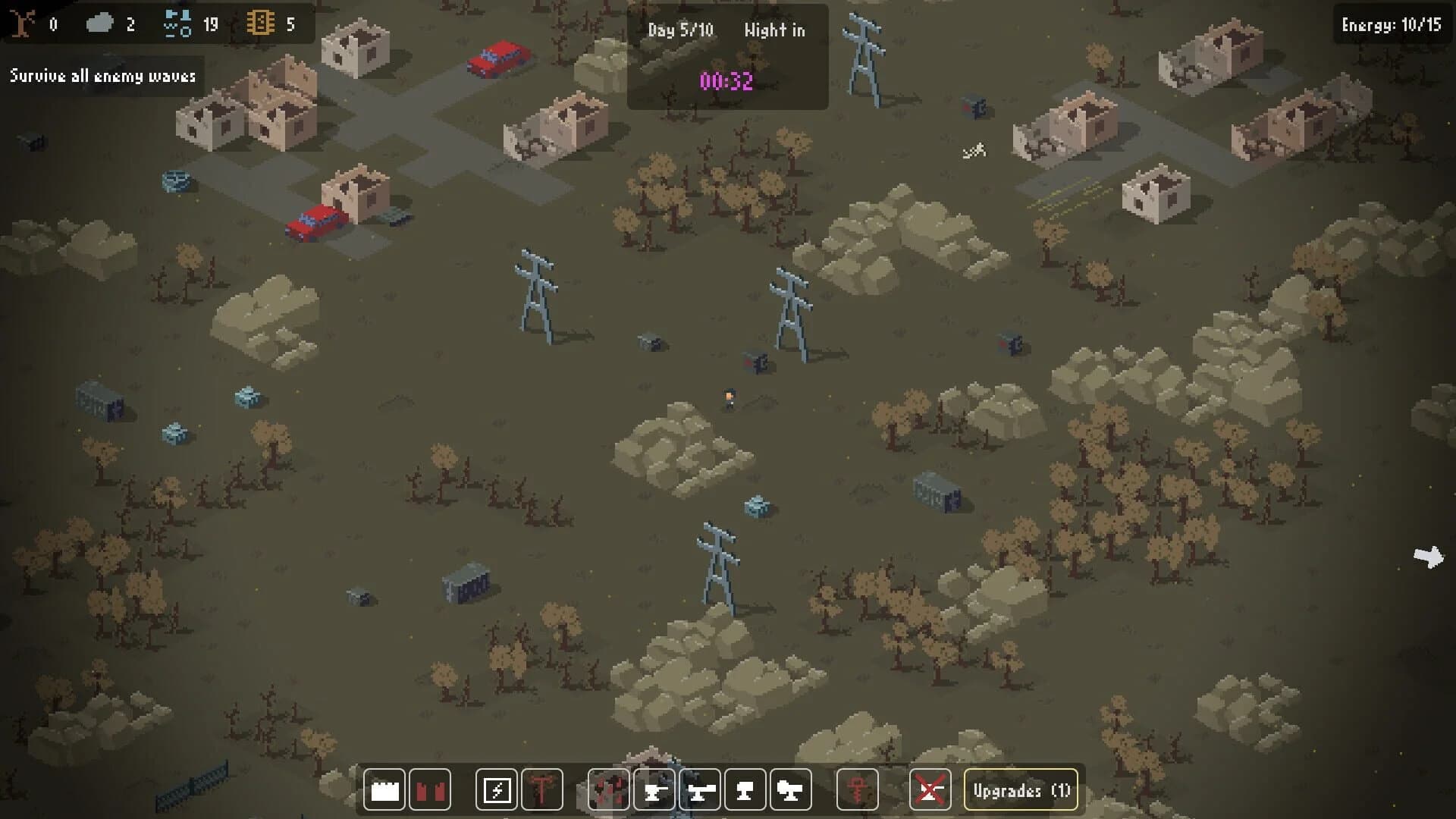Select the heavy turret build icon
This screenshot has height=819, width=1456.
click(x=745, y=789)
